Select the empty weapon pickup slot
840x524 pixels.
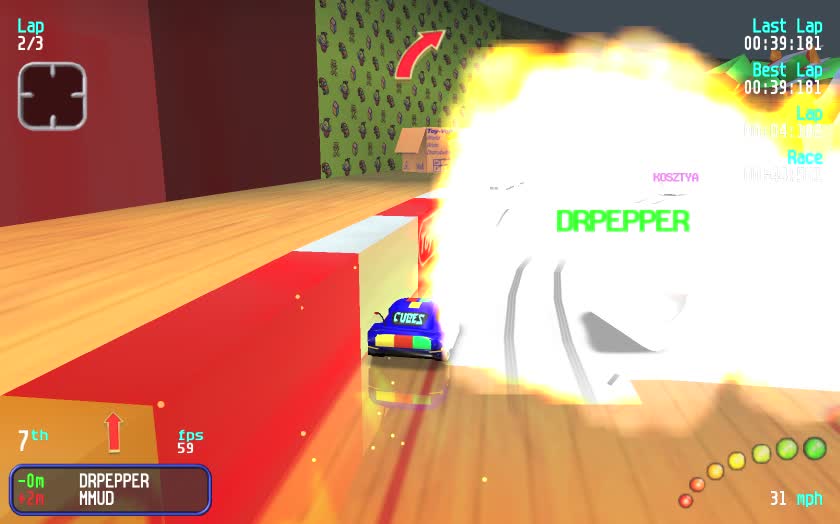(x=52, y=96)
